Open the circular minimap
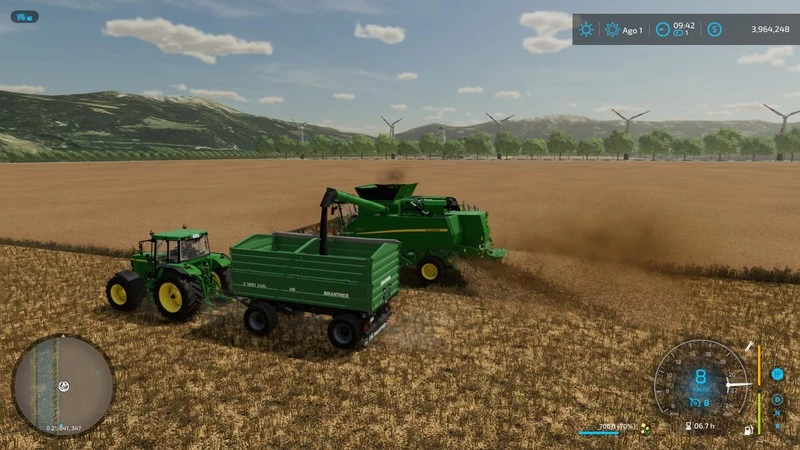 tap(63, 385)
